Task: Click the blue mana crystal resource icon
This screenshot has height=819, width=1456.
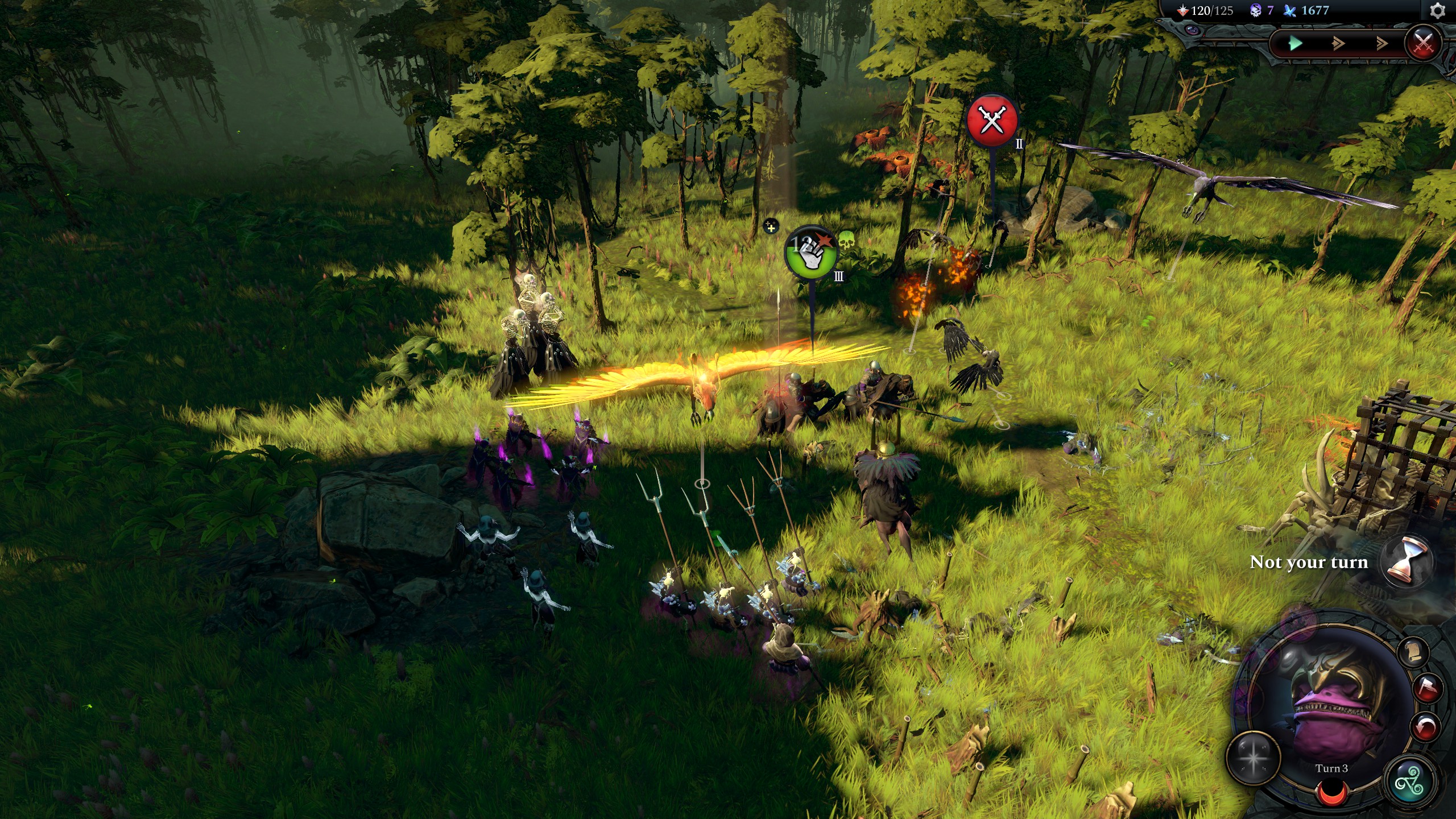Action: pyautogui.click(x=1289, y=10)
